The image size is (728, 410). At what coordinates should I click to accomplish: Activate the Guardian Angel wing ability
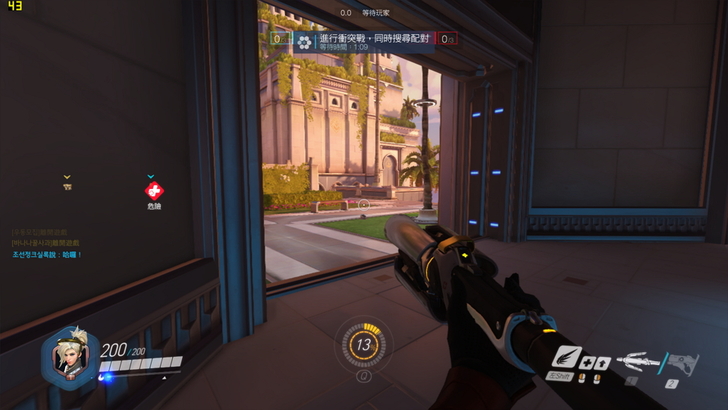[566, 356]
